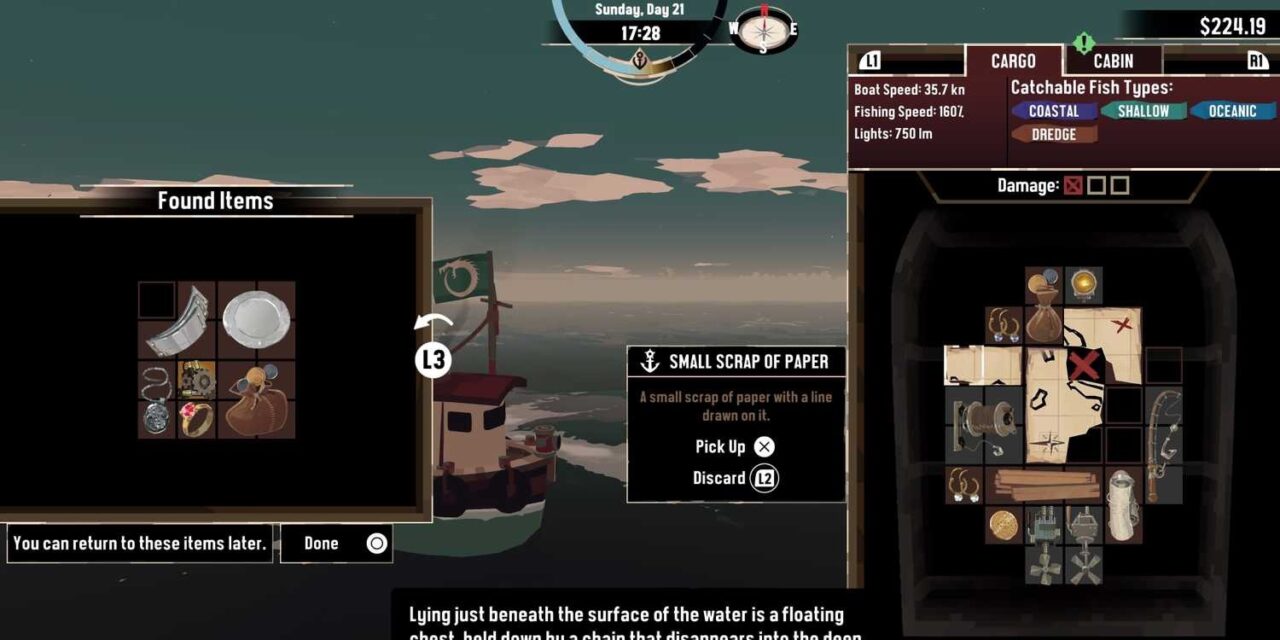Select the silver plate in found items
The image size is (1280, 640).
coord(256,320)
